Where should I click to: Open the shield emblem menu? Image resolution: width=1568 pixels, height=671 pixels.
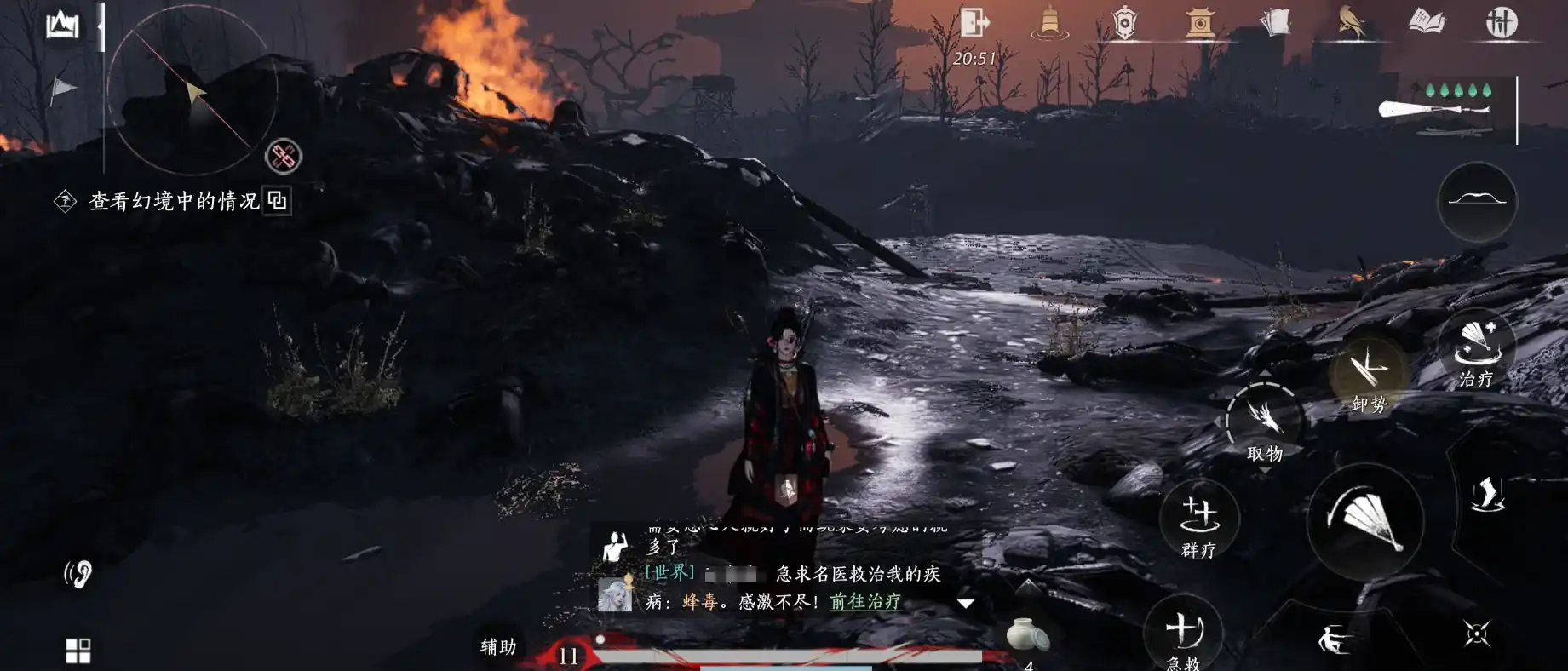point(1124,23)
